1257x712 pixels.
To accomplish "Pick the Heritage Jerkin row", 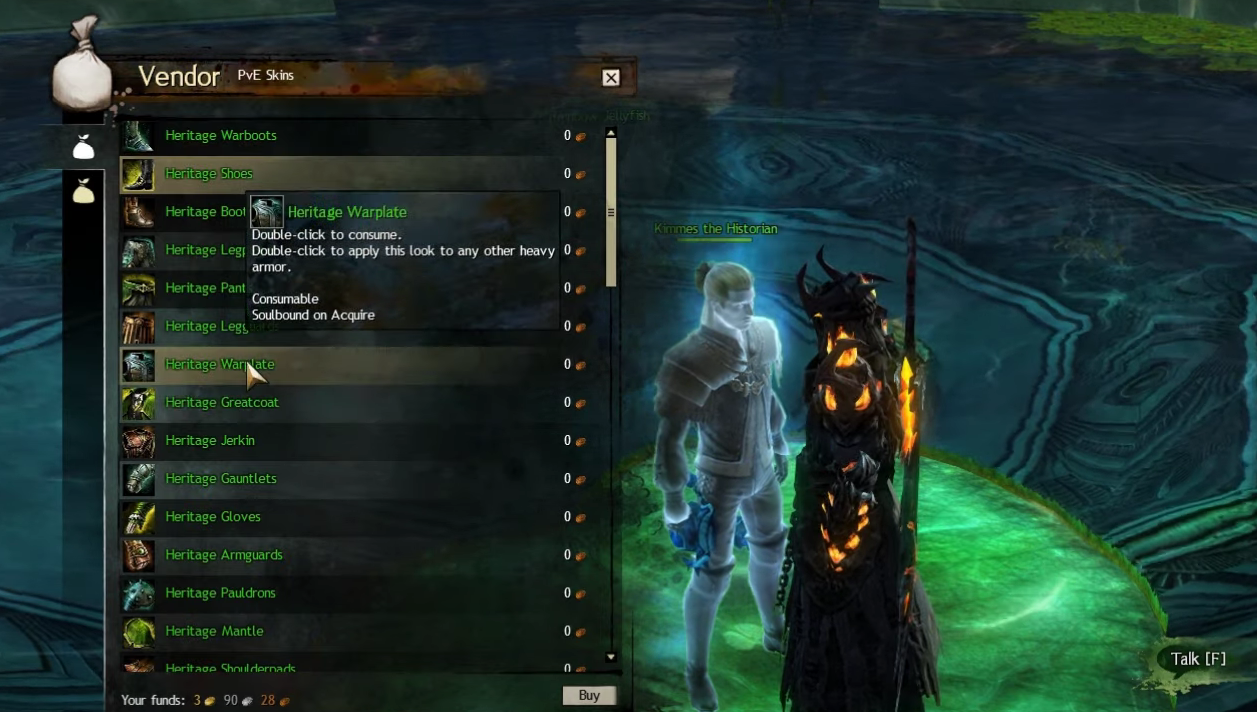I will [x=210, y=441].
